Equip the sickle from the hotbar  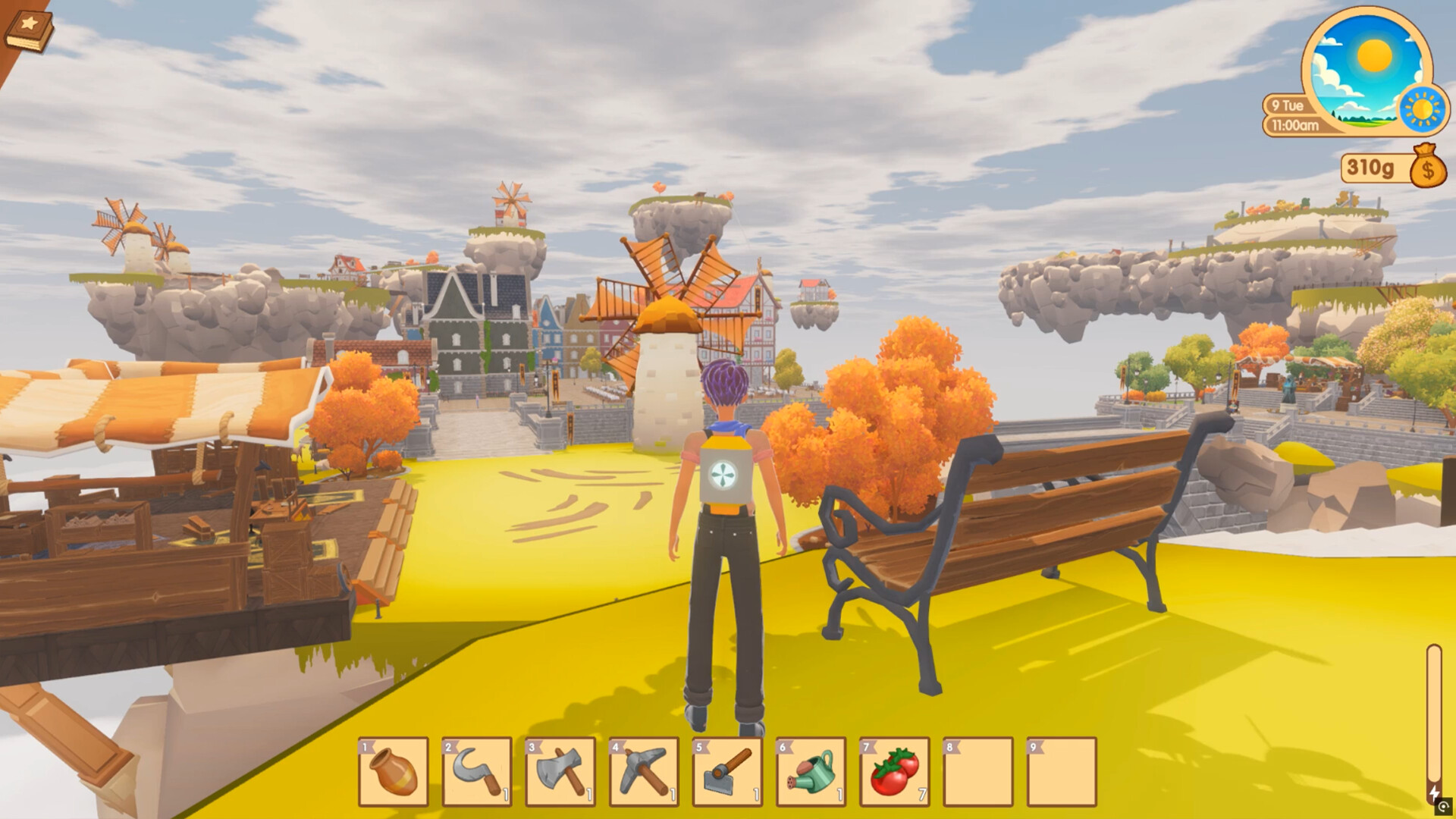click(x=477, y=771)
